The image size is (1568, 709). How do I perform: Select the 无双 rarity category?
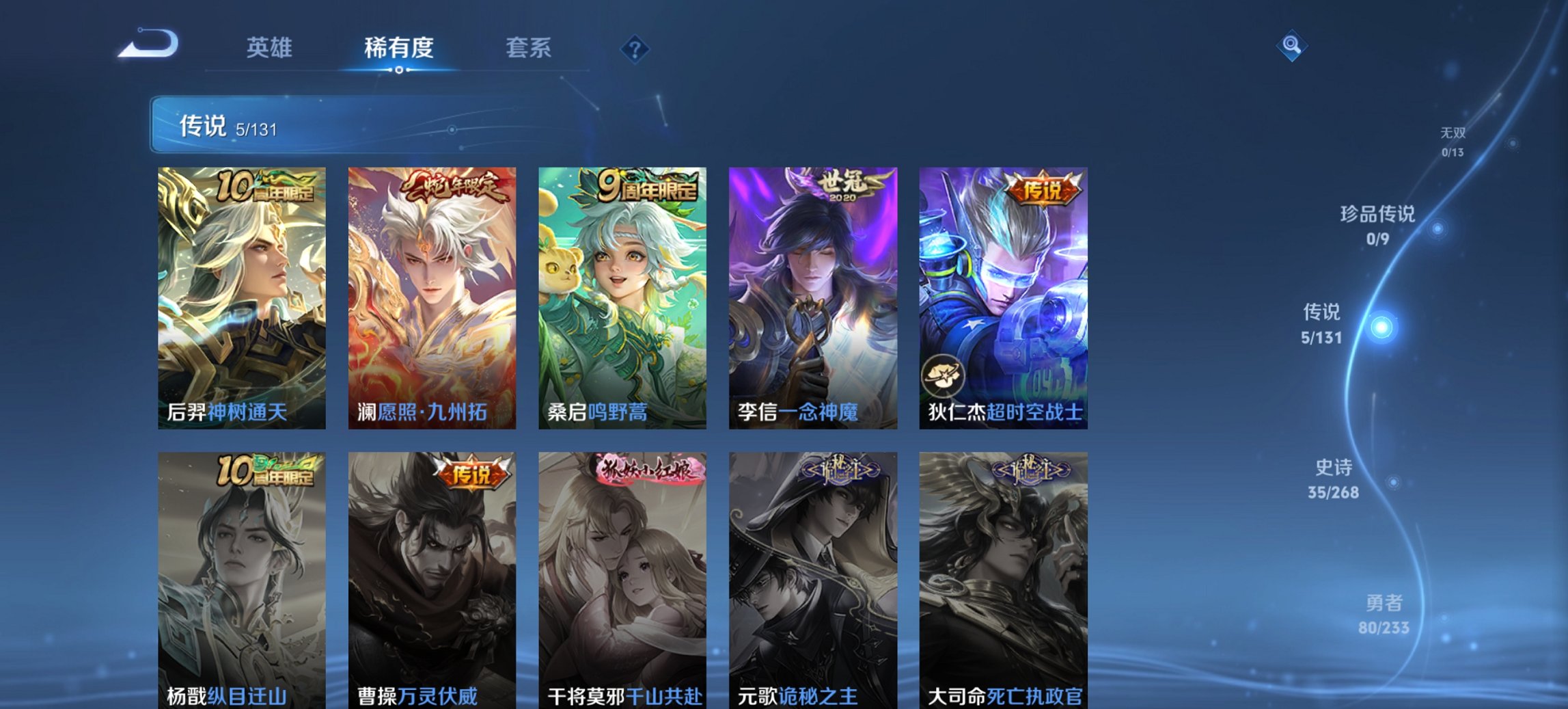point(1454,135)
